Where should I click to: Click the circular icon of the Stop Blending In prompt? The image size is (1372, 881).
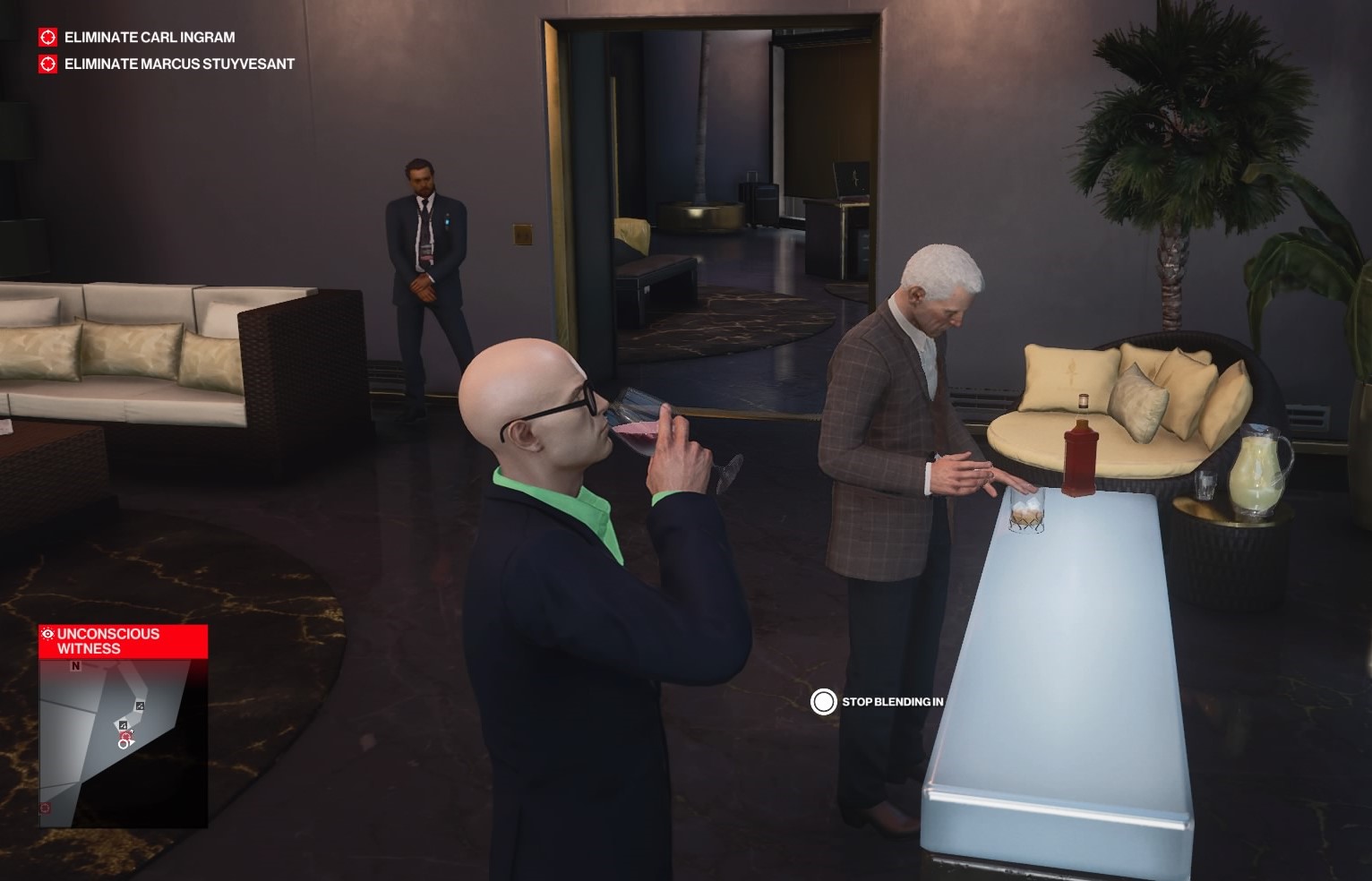click(825, 703)
